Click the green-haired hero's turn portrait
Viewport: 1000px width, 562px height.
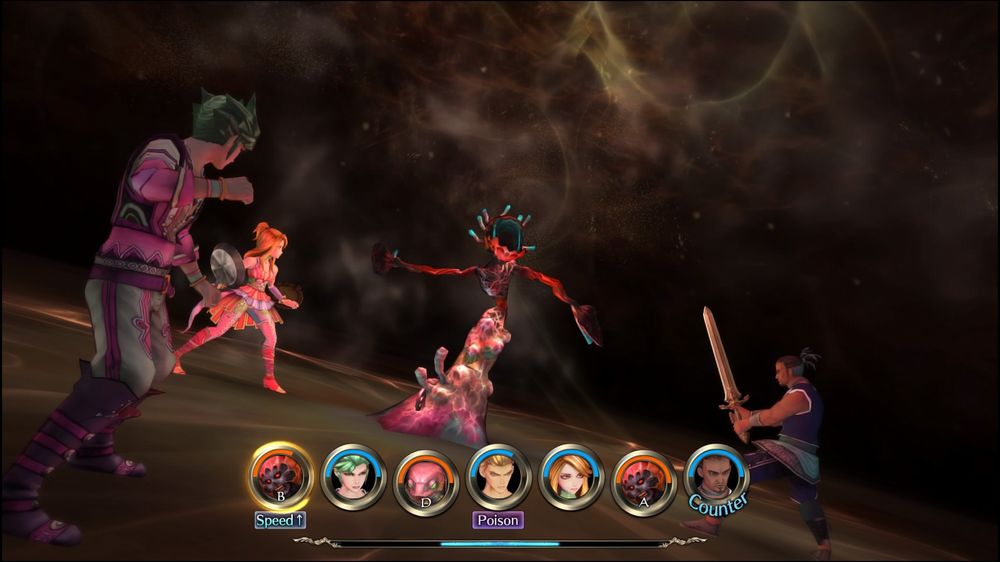352,478
